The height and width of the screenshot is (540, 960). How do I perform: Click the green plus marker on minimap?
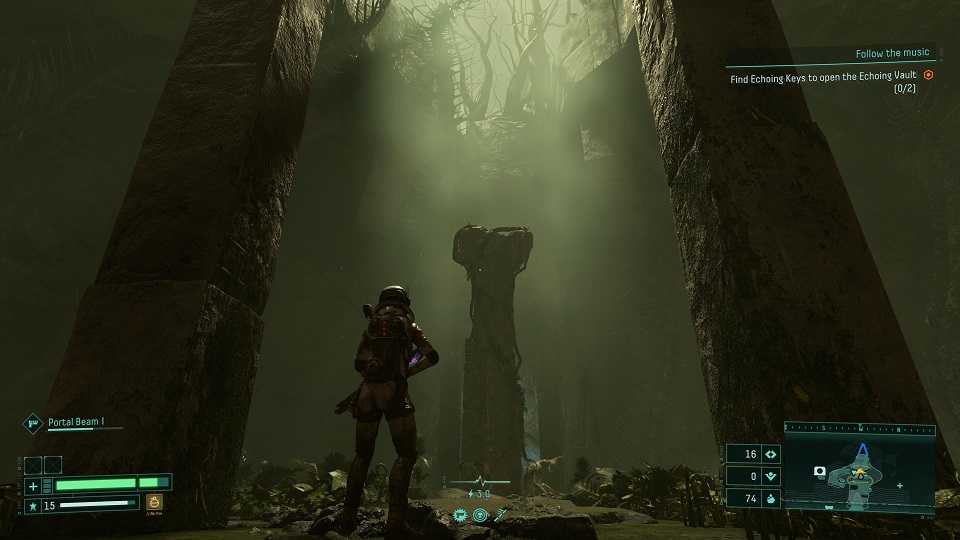pos(900,486)
